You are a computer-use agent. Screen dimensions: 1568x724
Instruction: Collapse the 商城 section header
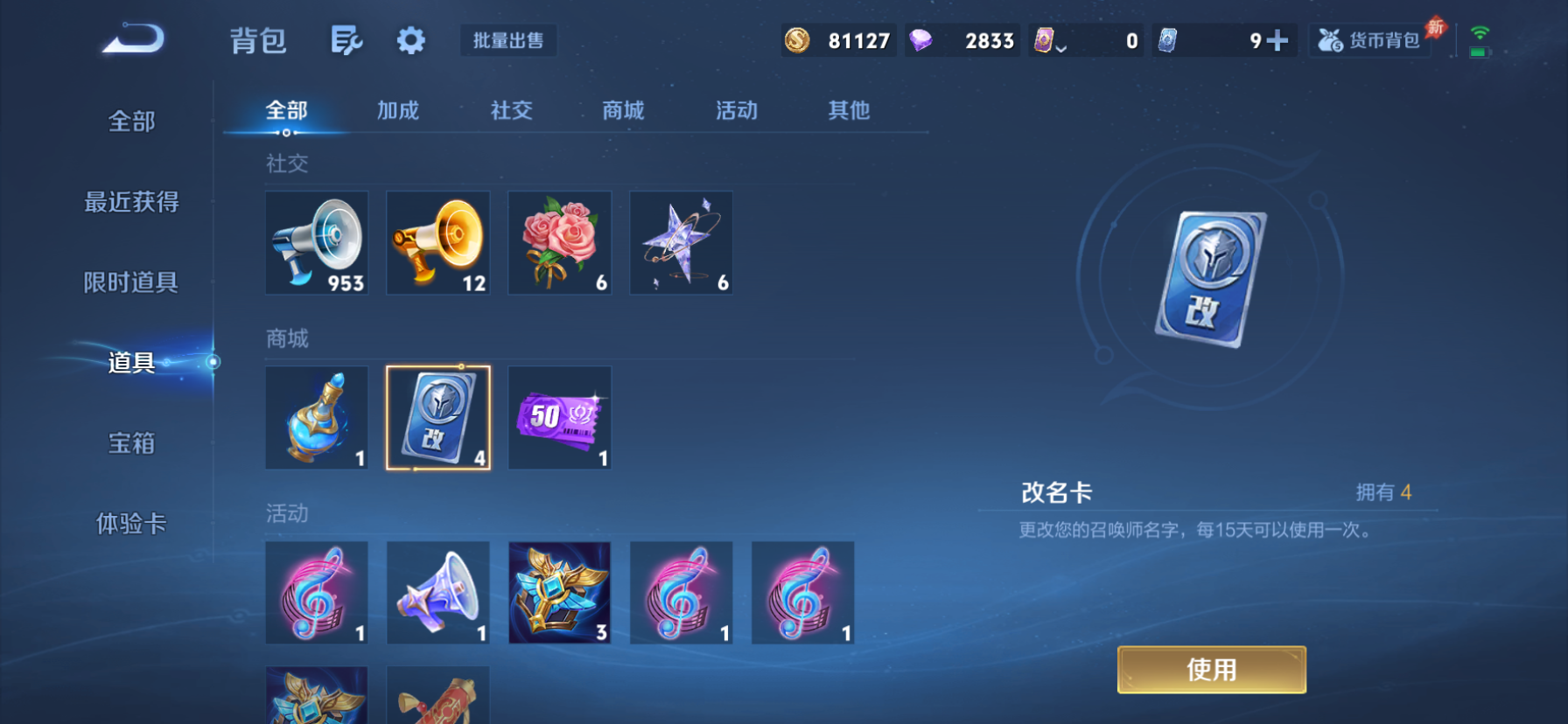tap(287, 338)
